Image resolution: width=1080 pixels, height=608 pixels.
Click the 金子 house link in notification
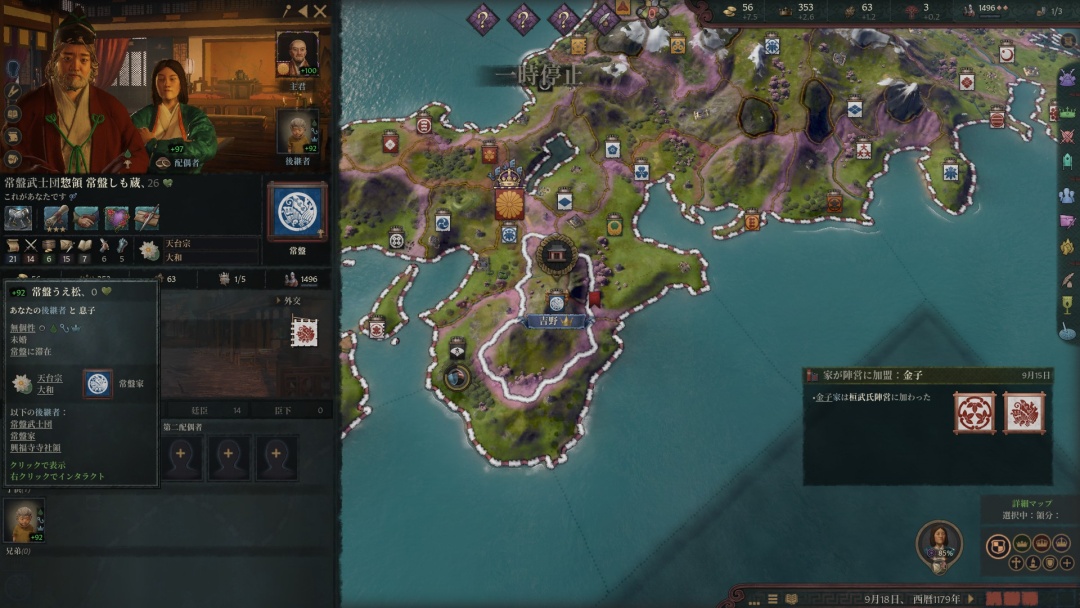824,397
